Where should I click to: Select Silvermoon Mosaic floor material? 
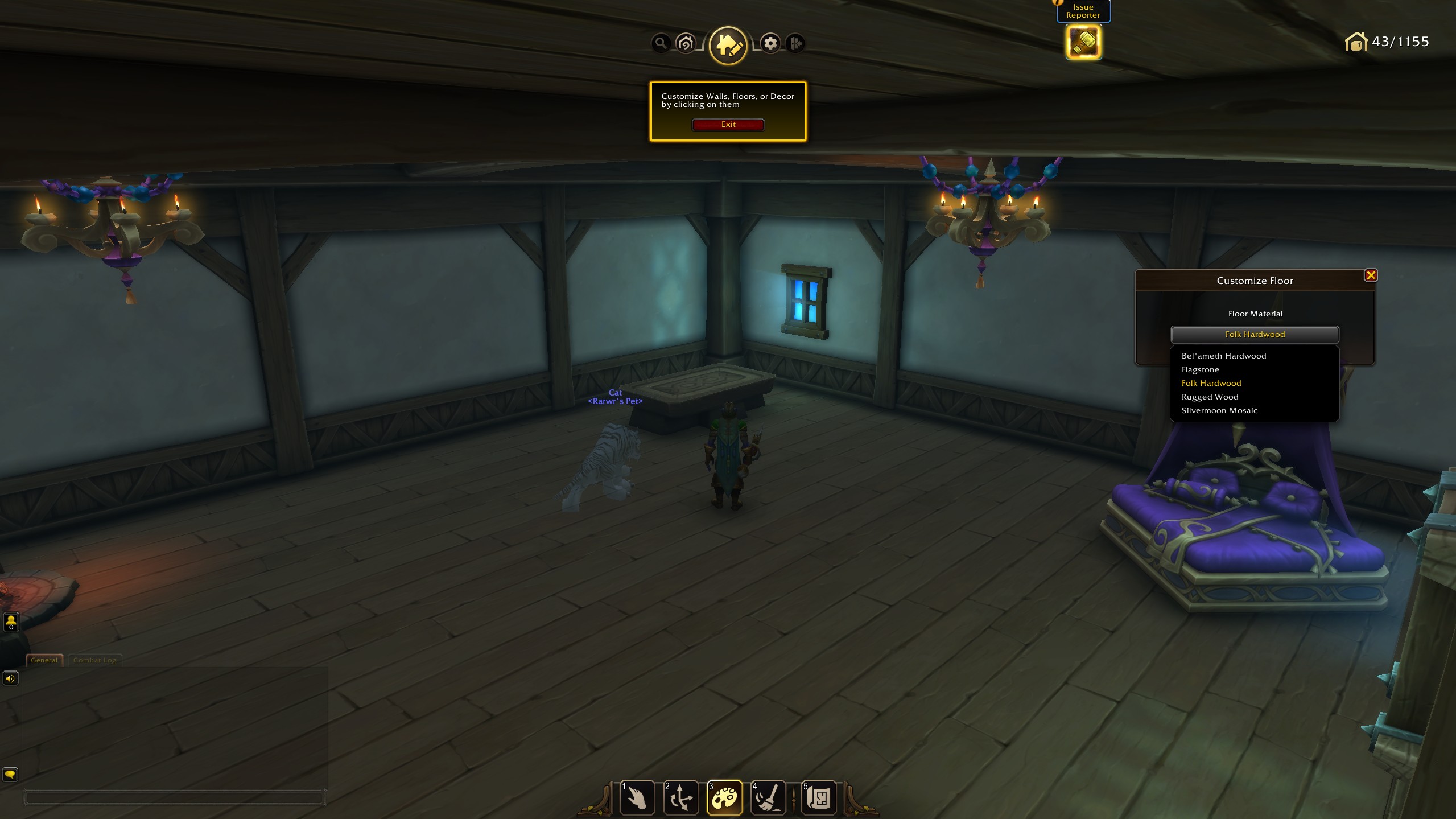coord(1219,410)
